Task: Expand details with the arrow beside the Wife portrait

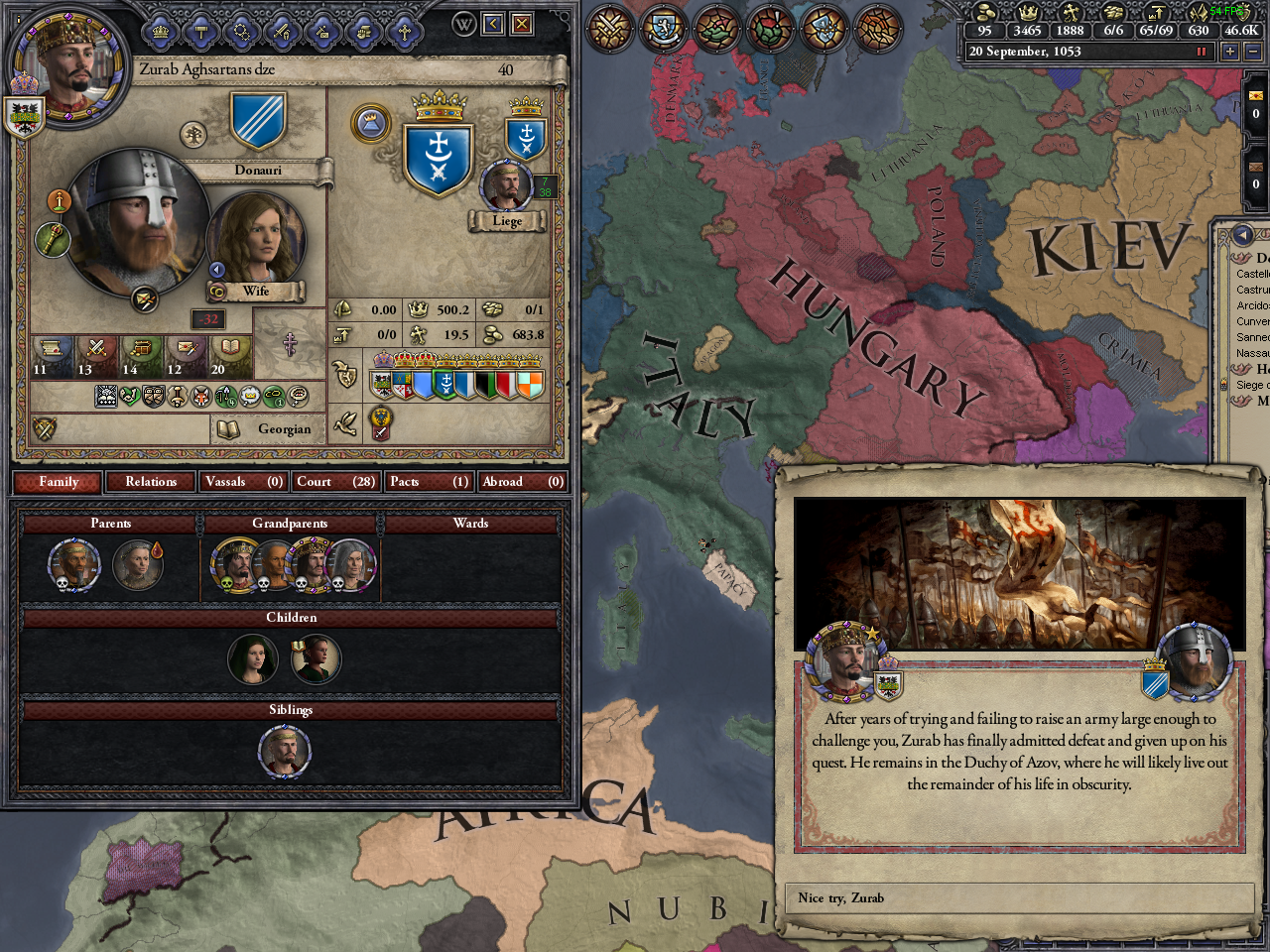Action: [216, 268]
